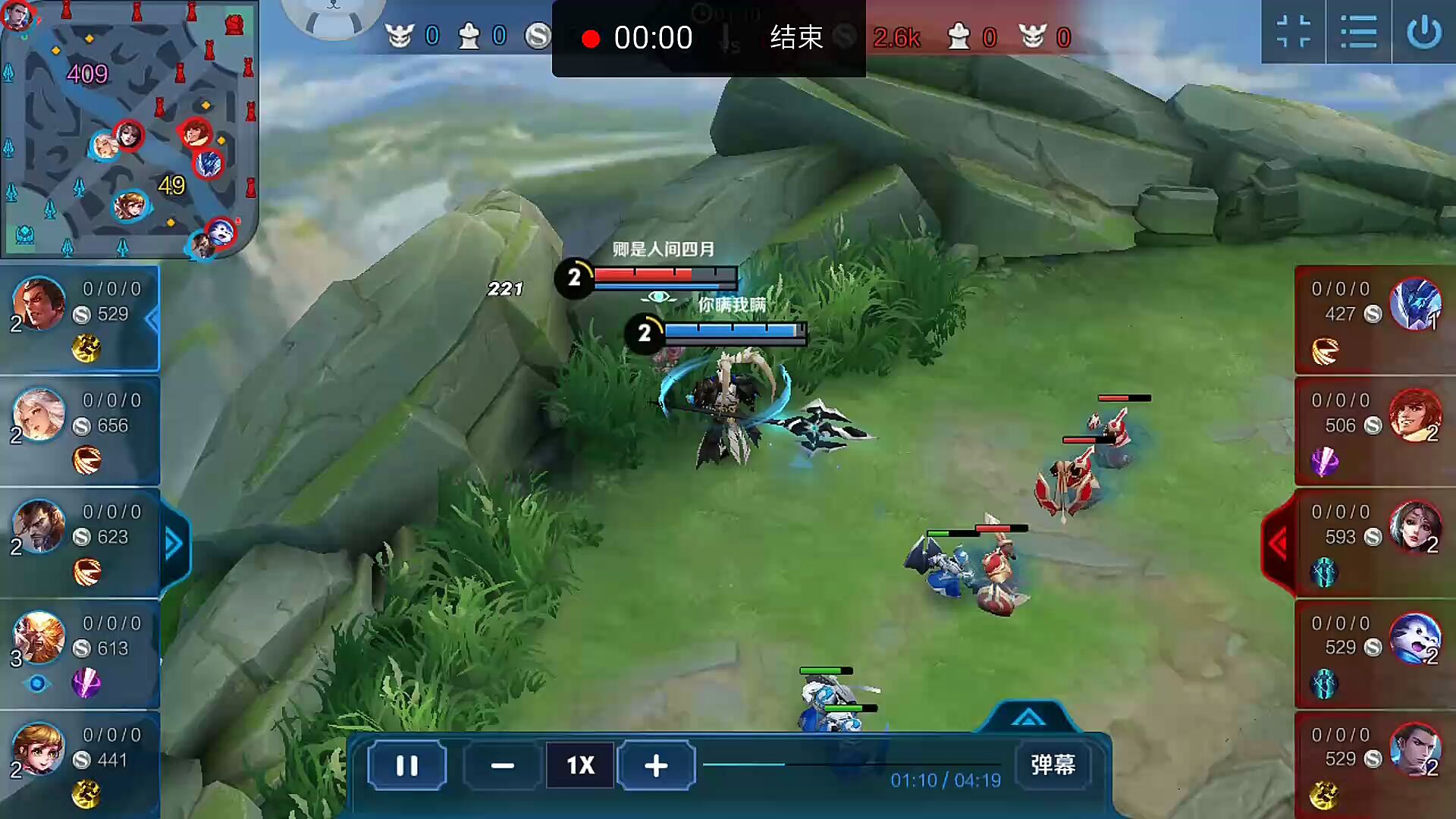Open the list menu icon

1358,33
